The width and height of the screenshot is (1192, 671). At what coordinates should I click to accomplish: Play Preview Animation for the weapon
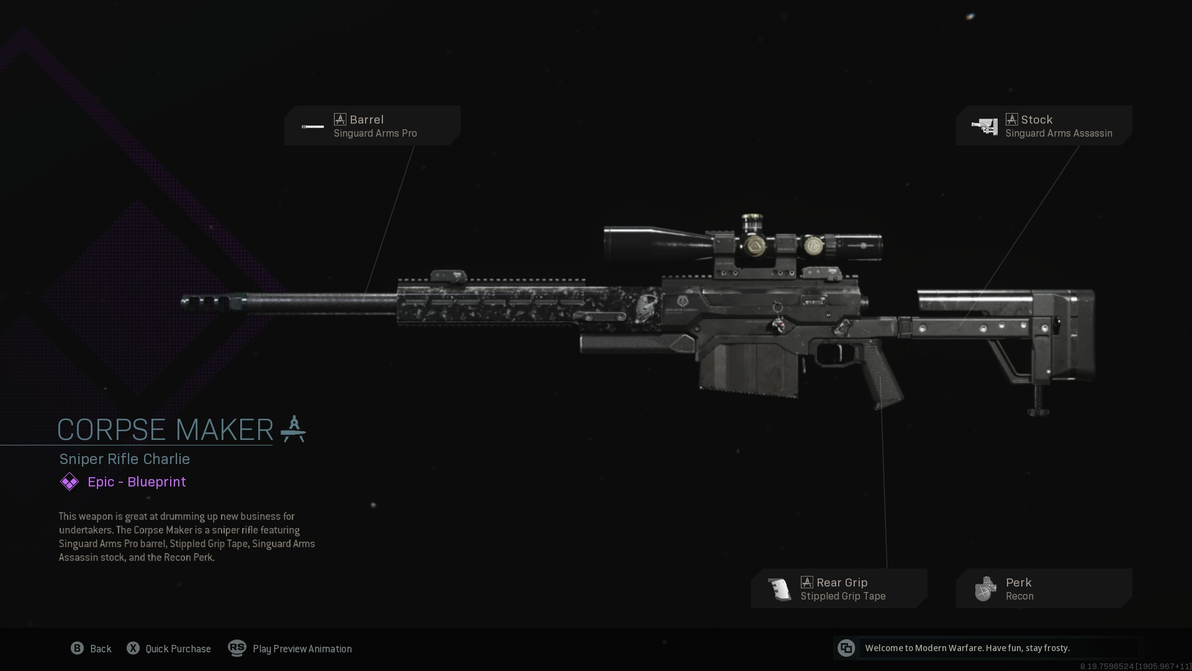click(x=291, y=649)
